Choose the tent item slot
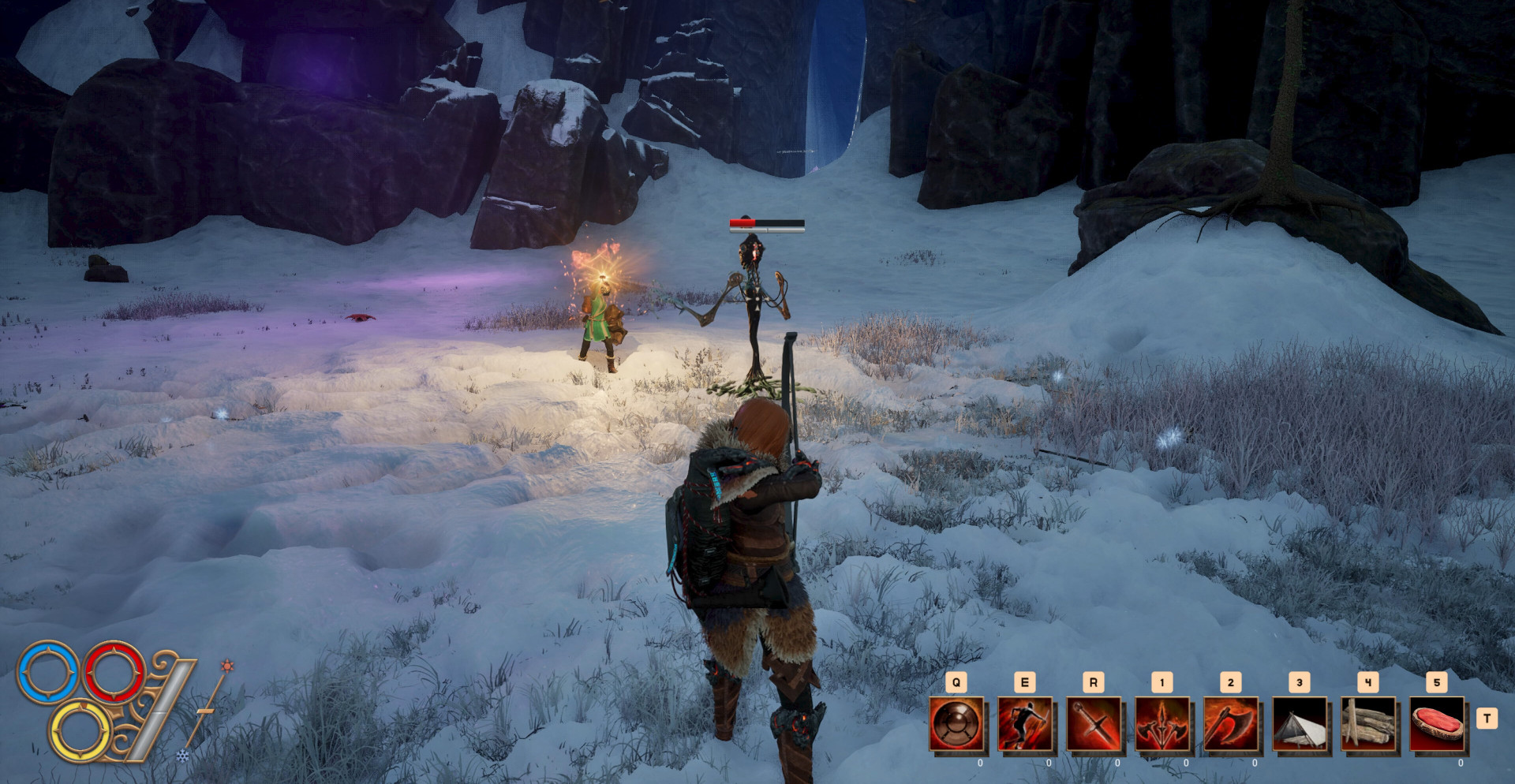This screenshot has width=1515, height=784. tap(1300, 724)
